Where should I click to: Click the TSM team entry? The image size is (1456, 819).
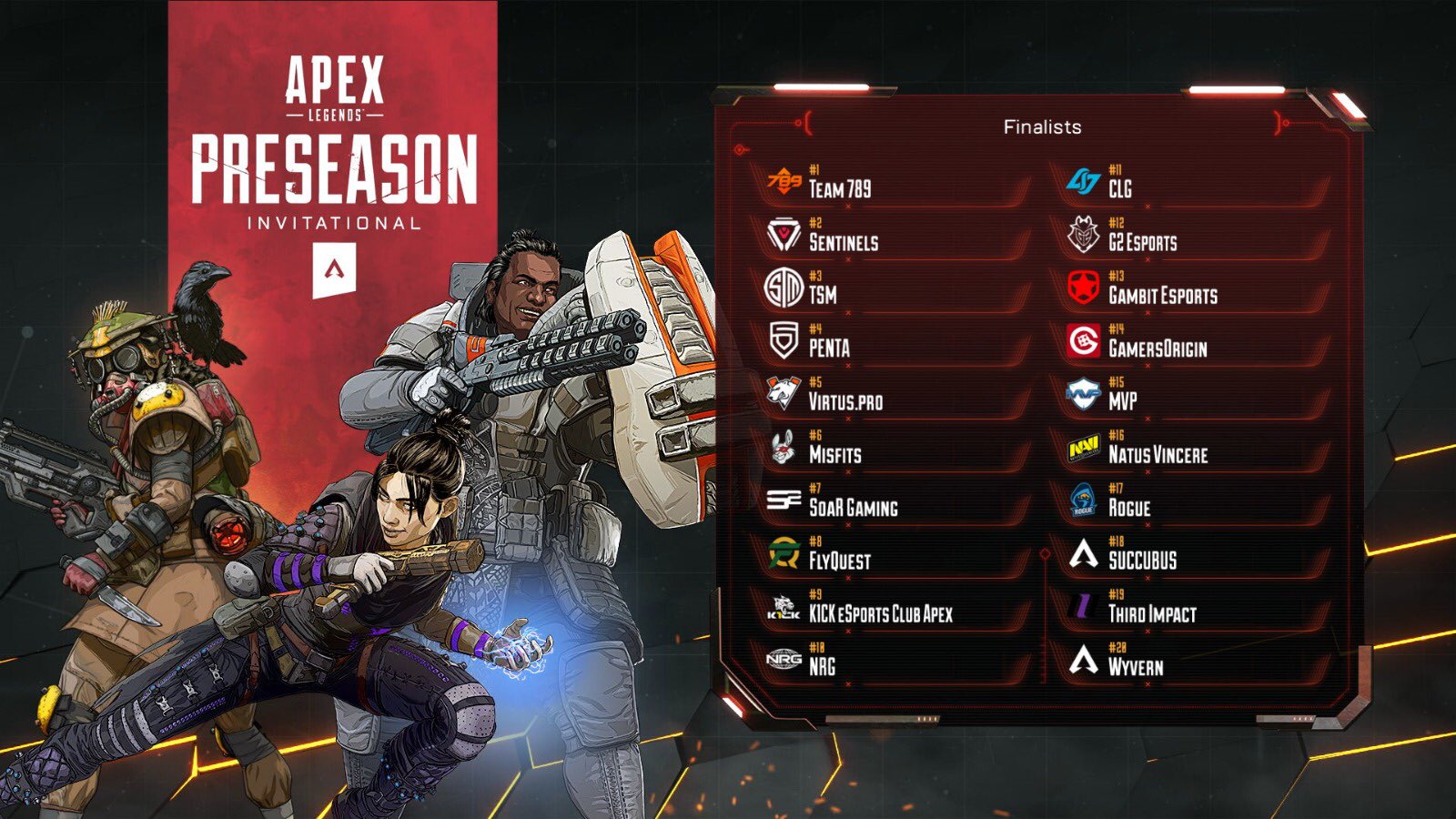pyautogui.click(x=823, y=295)
